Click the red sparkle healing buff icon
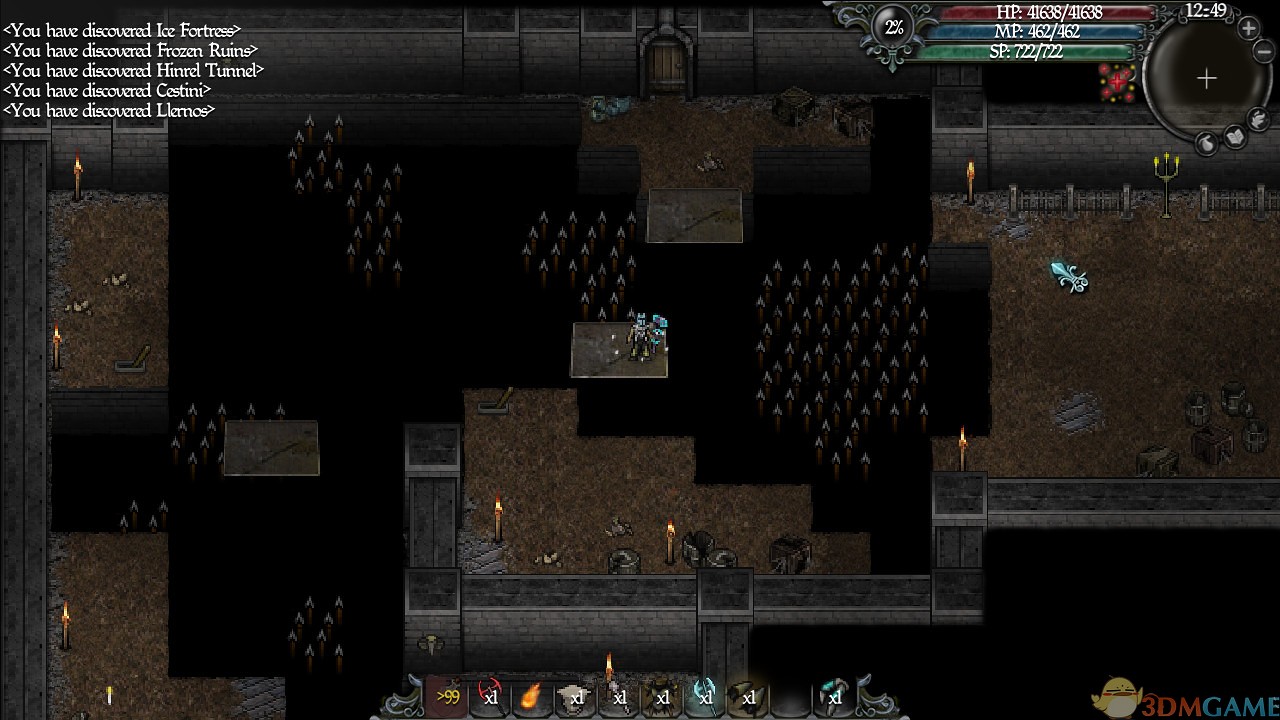The width and height of the screenshot is (1280, 720). click(1117, 81)
